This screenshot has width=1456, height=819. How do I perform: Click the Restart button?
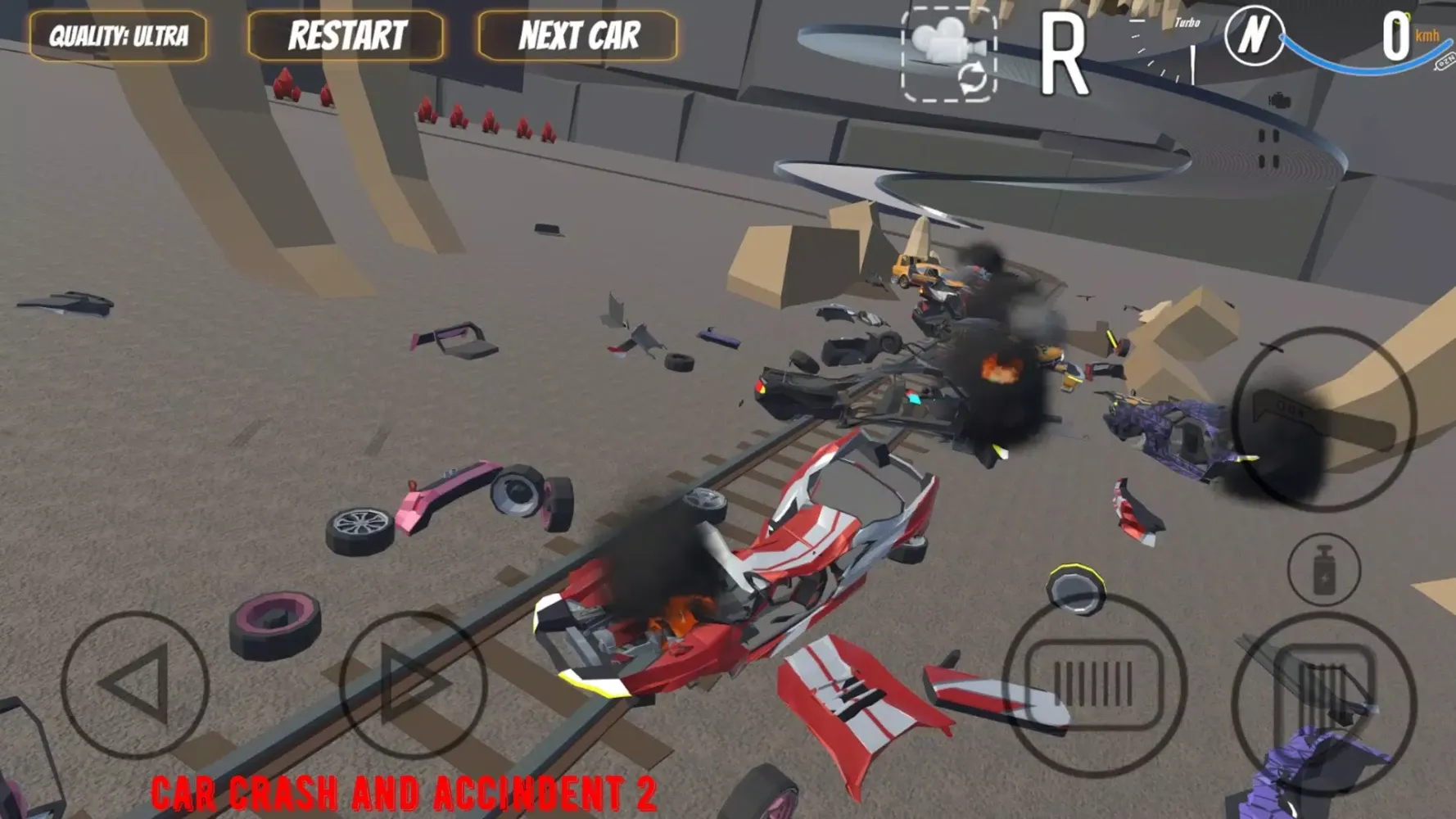[x=346, y=36]
